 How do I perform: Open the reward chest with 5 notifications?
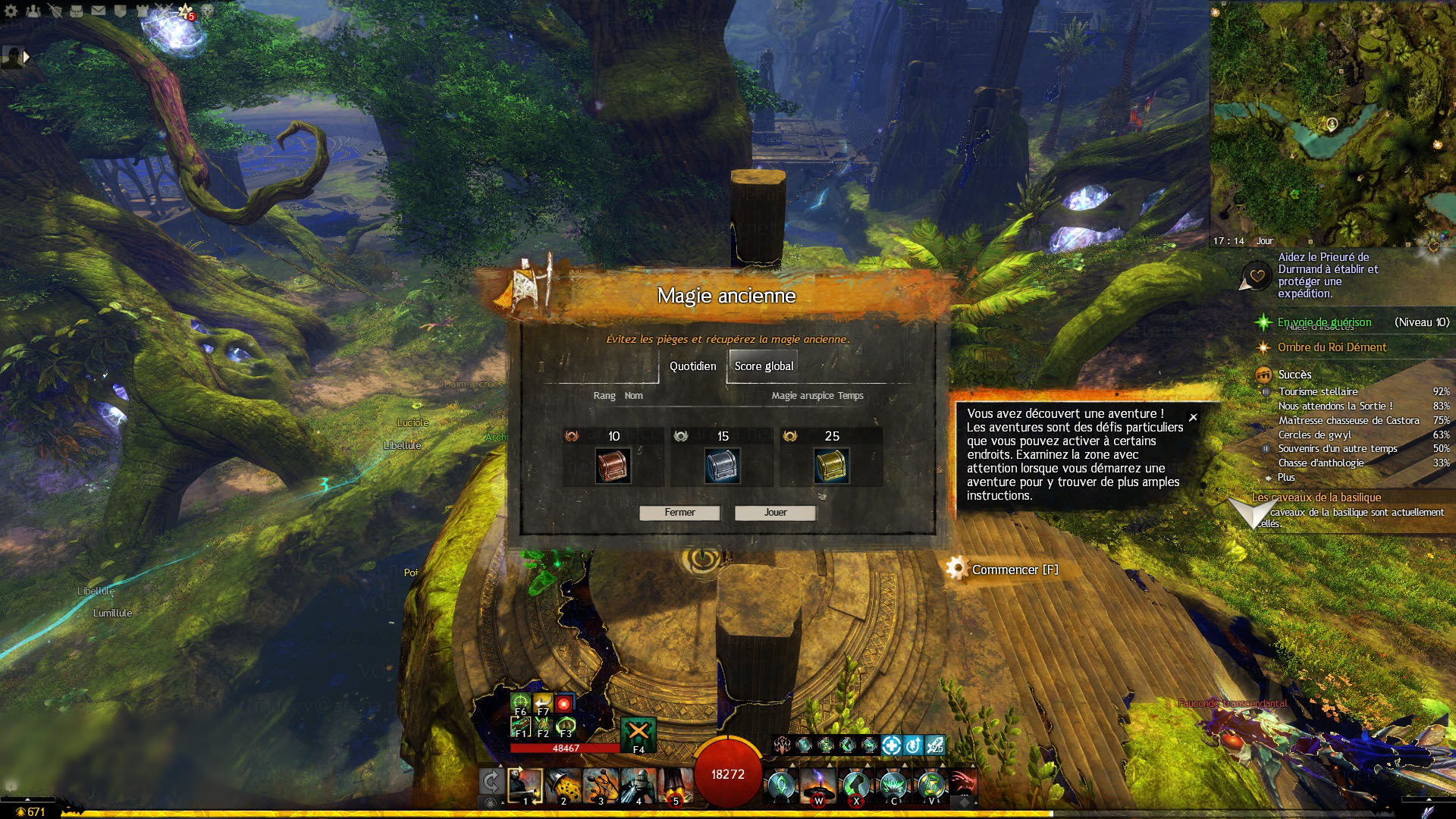click(185, 11)
